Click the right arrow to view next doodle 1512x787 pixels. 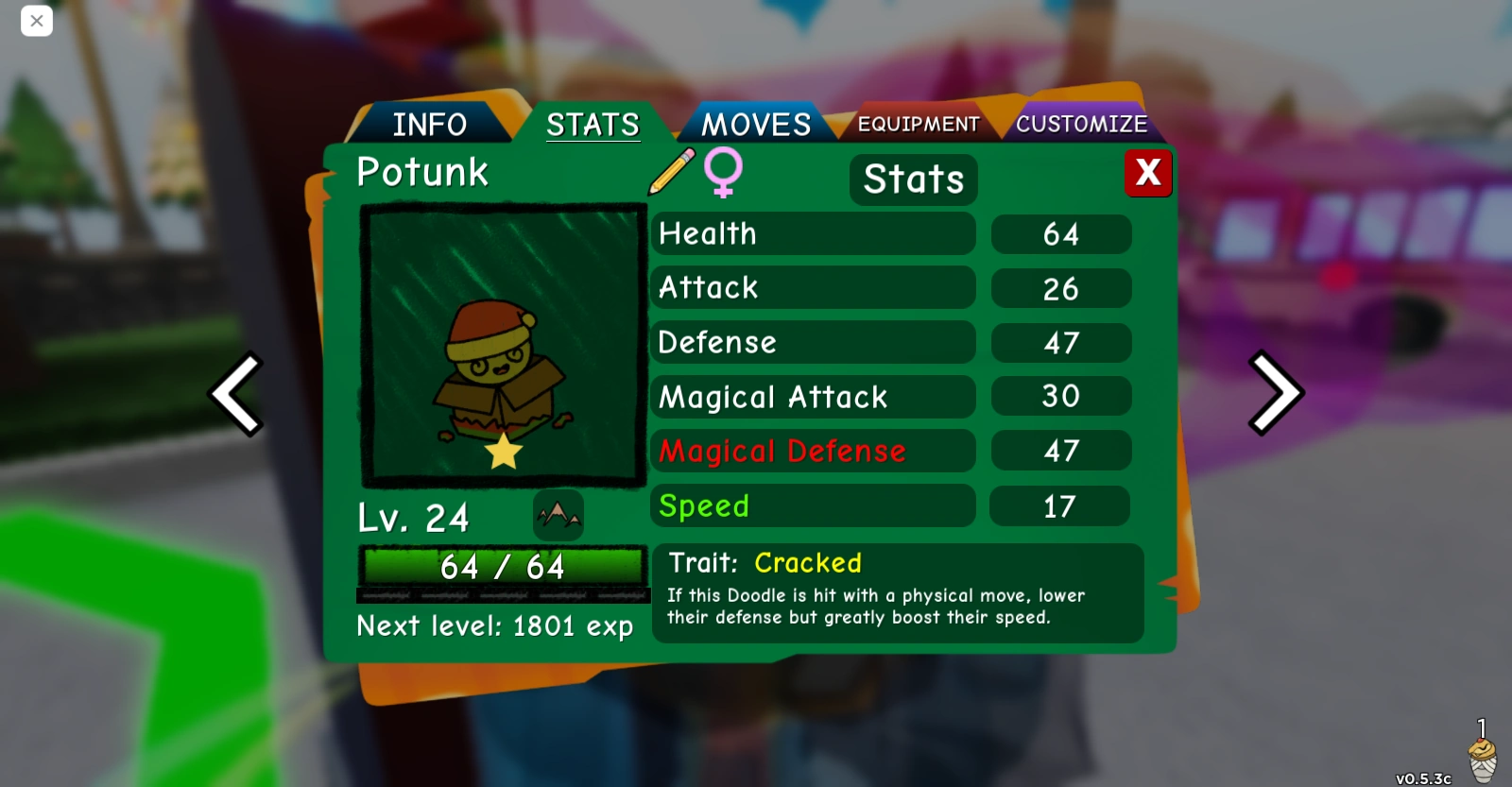coord(1276,394)
